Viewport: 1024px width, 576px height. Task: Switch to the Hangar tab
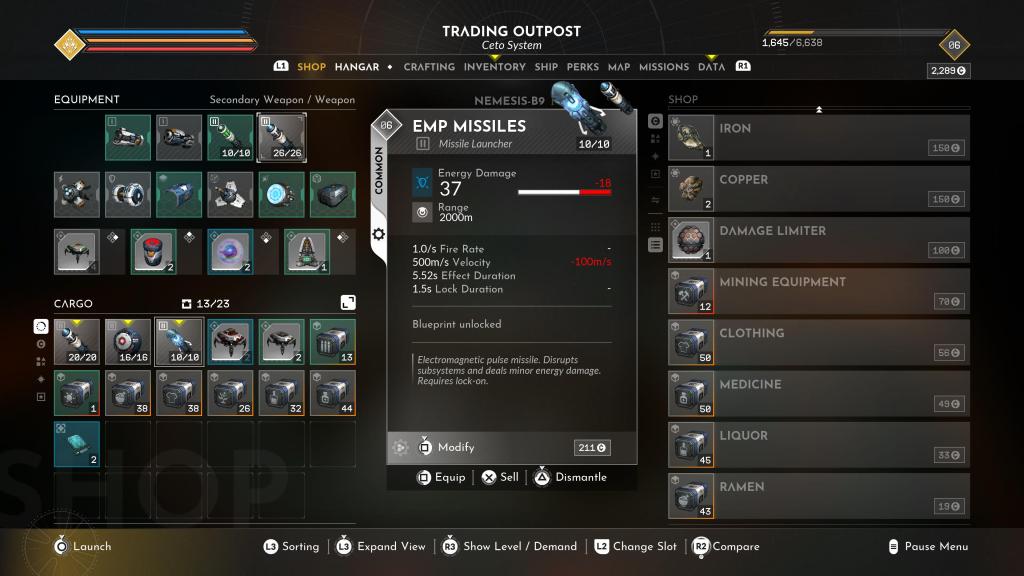357,67
